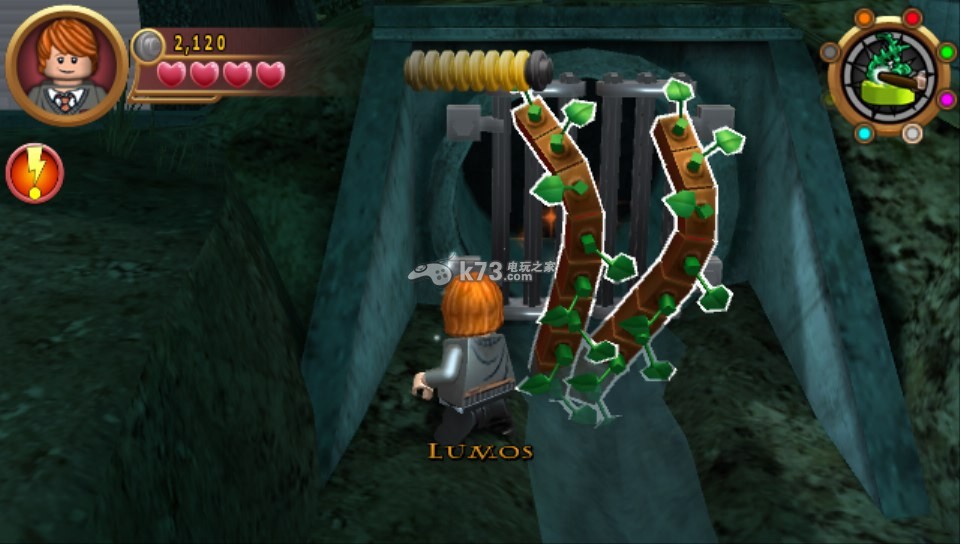Select the white dot on the spell wheel
The image size is (960, 544).
click(912, 133)
